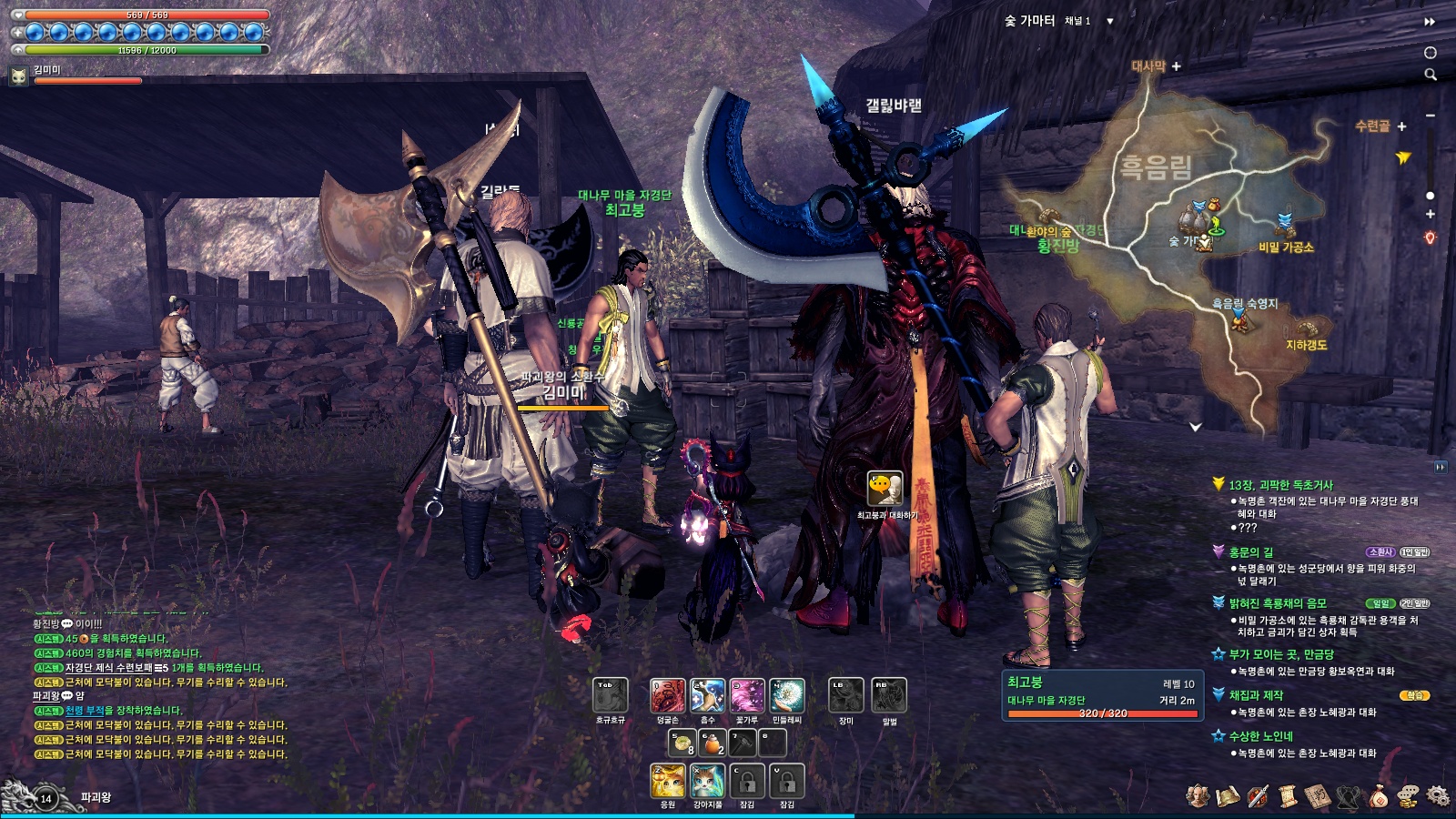Select the 덩굴손 skill in slot 1
This screenshot has width=1456, height=819.
[x=666, y=696]
